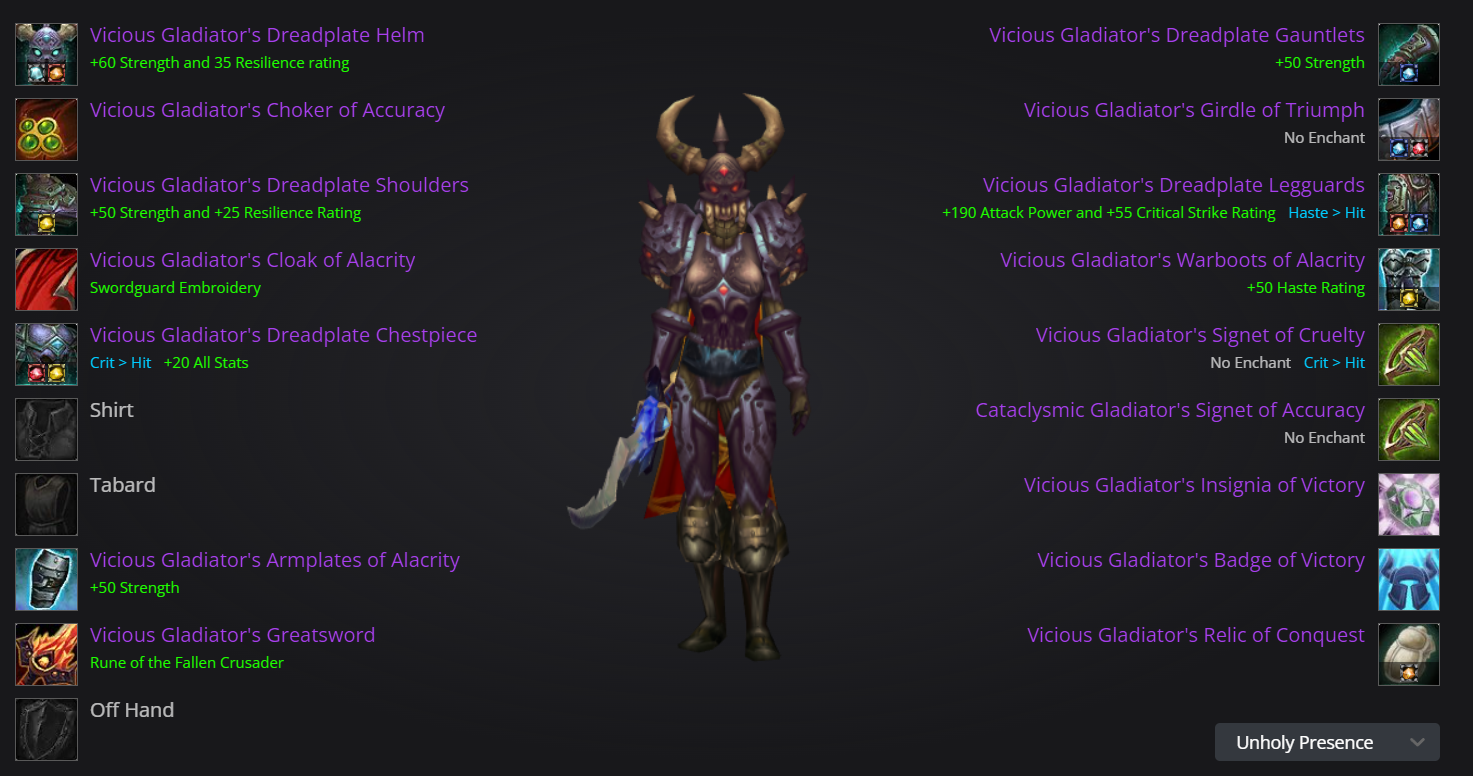Select the Choker of Accuracy icon
The image size is (1473, 776).
click(46, 129)
